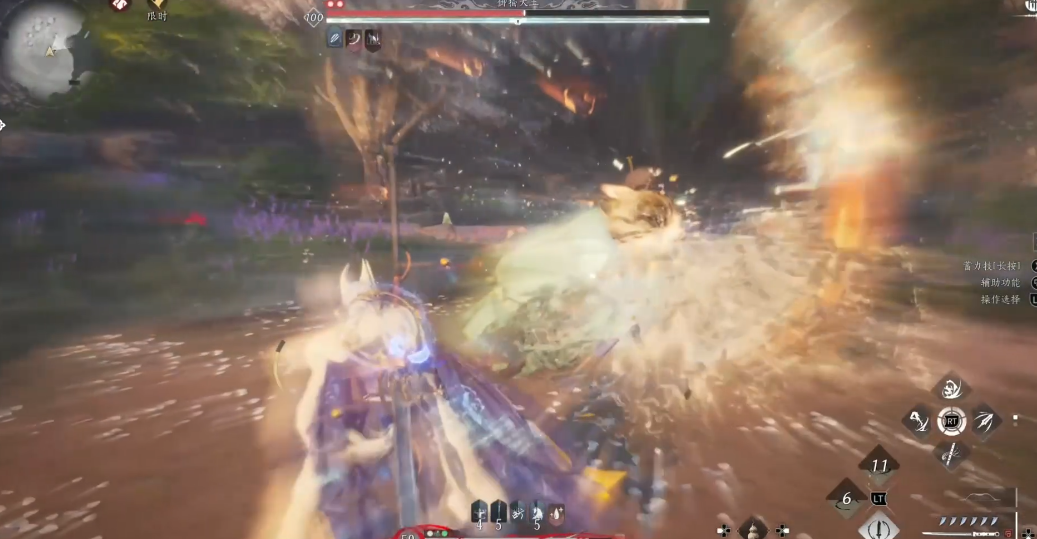The image size is (1037, 539).
Task: Activate the white sword diamond icon
Action: click(879, 527)
